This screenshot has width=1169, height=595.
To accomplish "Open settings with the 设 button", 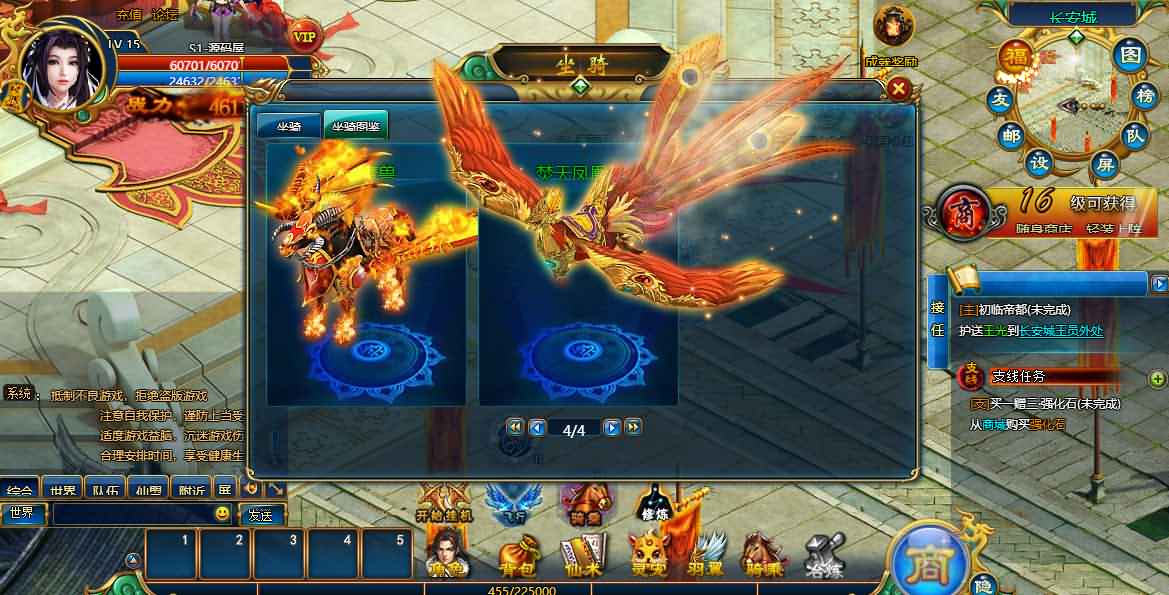I will click(1040, 163).
